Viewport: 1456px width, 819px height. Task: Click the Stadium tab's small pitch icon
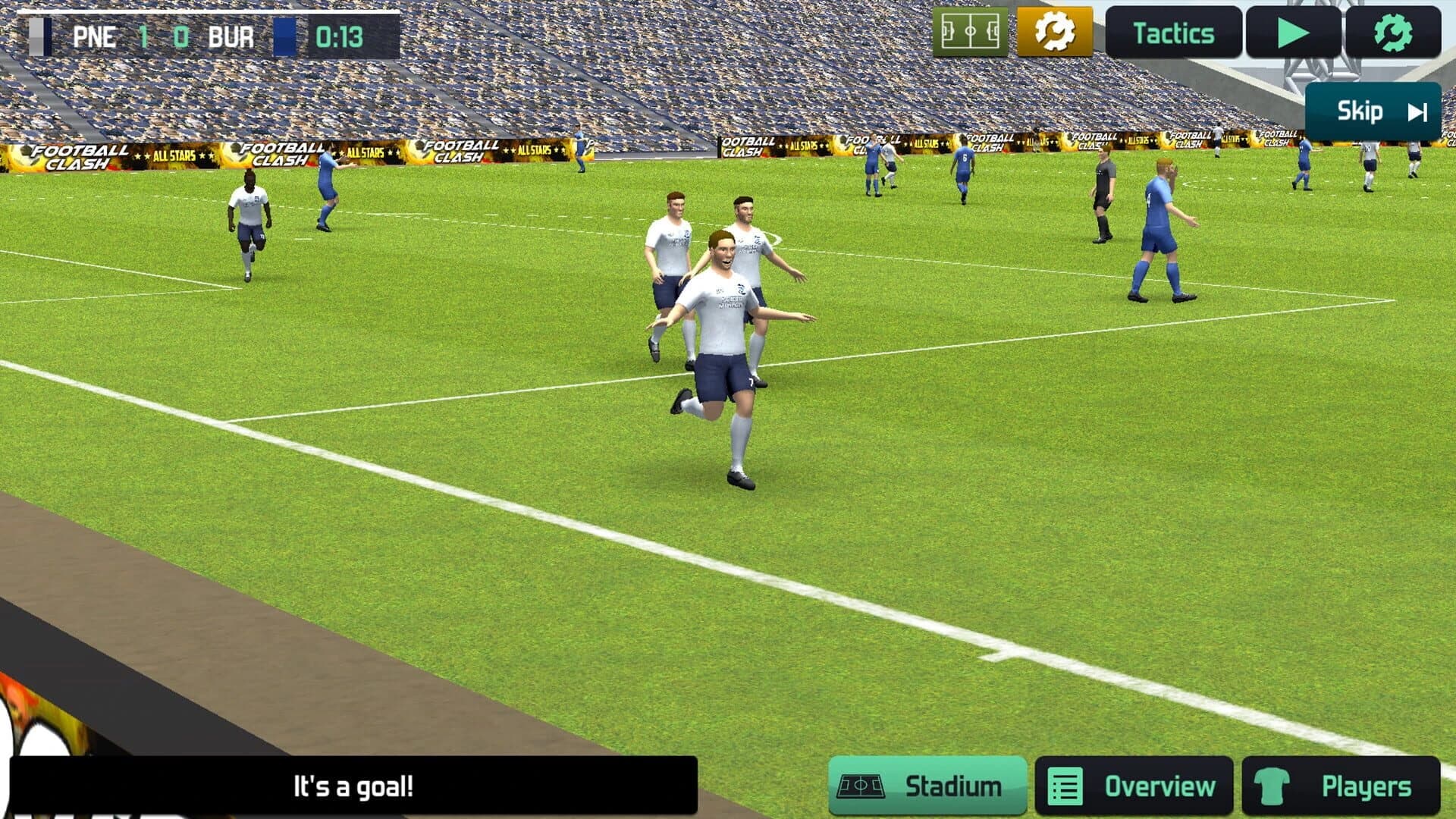coord(861,786)
